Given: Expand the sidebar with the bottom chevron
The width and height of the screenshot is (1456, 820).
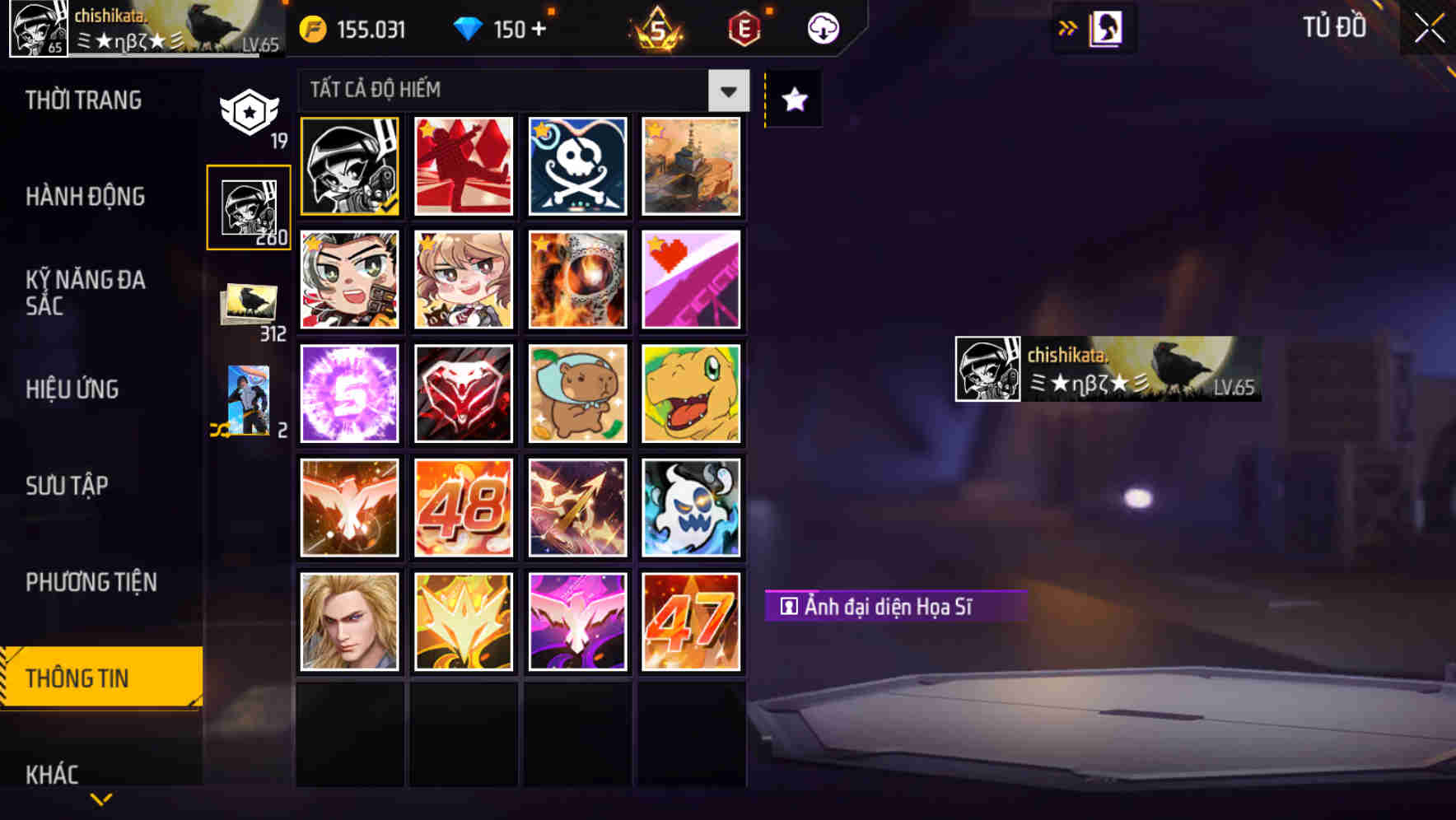Looking at the screenshot, I should [x=100, y=800].
